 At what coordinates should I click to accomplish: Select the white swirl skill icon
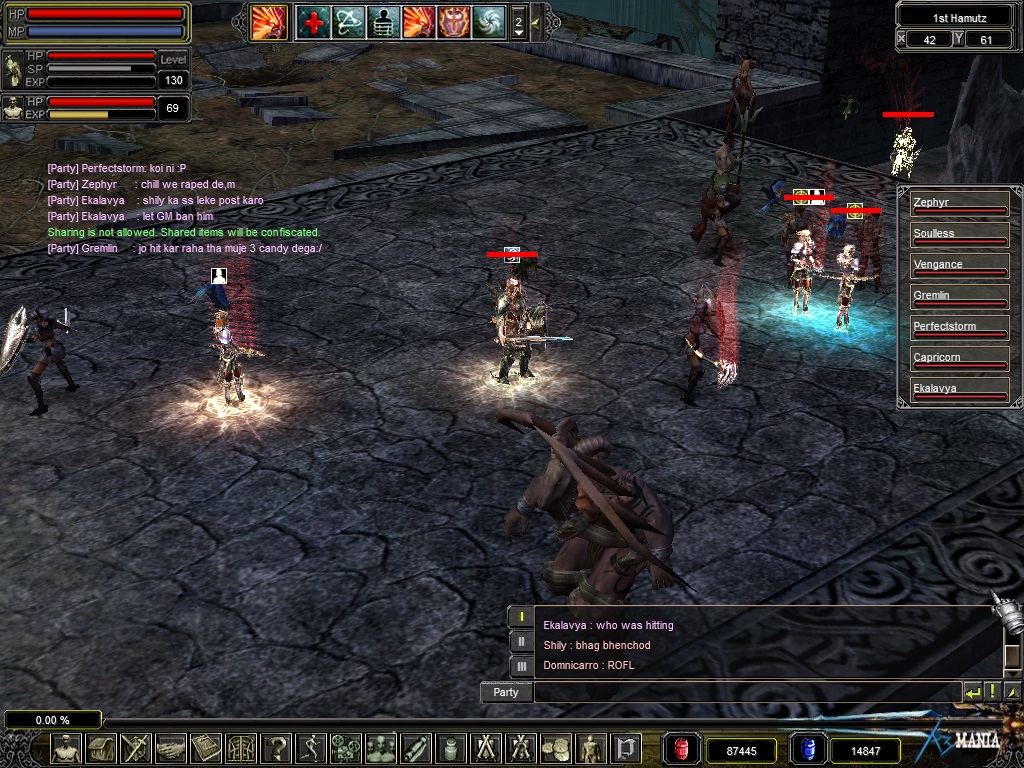coord(488,22)
